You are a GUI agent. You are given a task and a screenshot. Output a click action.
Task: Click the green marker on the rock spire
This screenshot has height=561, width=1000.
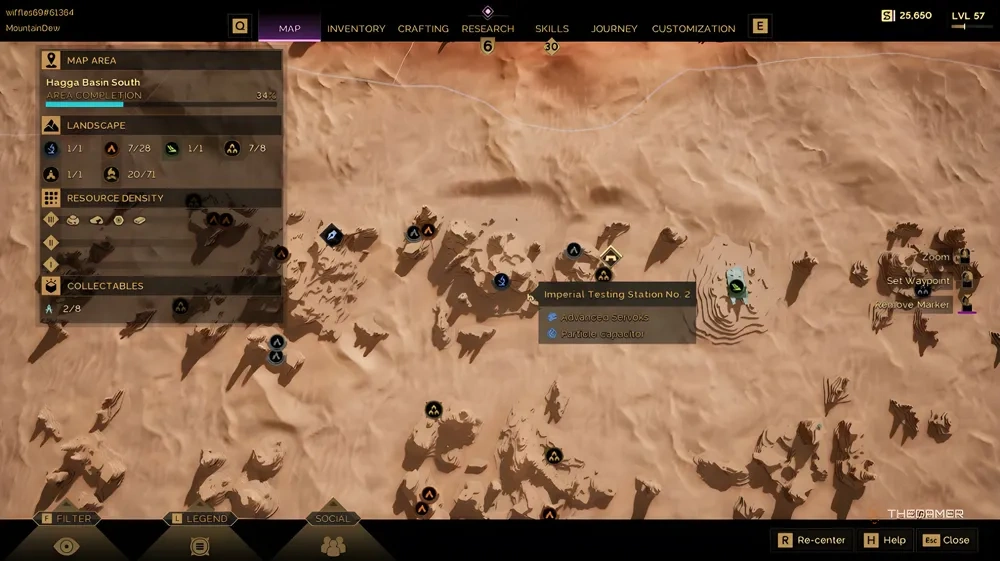tap(737, 288)
